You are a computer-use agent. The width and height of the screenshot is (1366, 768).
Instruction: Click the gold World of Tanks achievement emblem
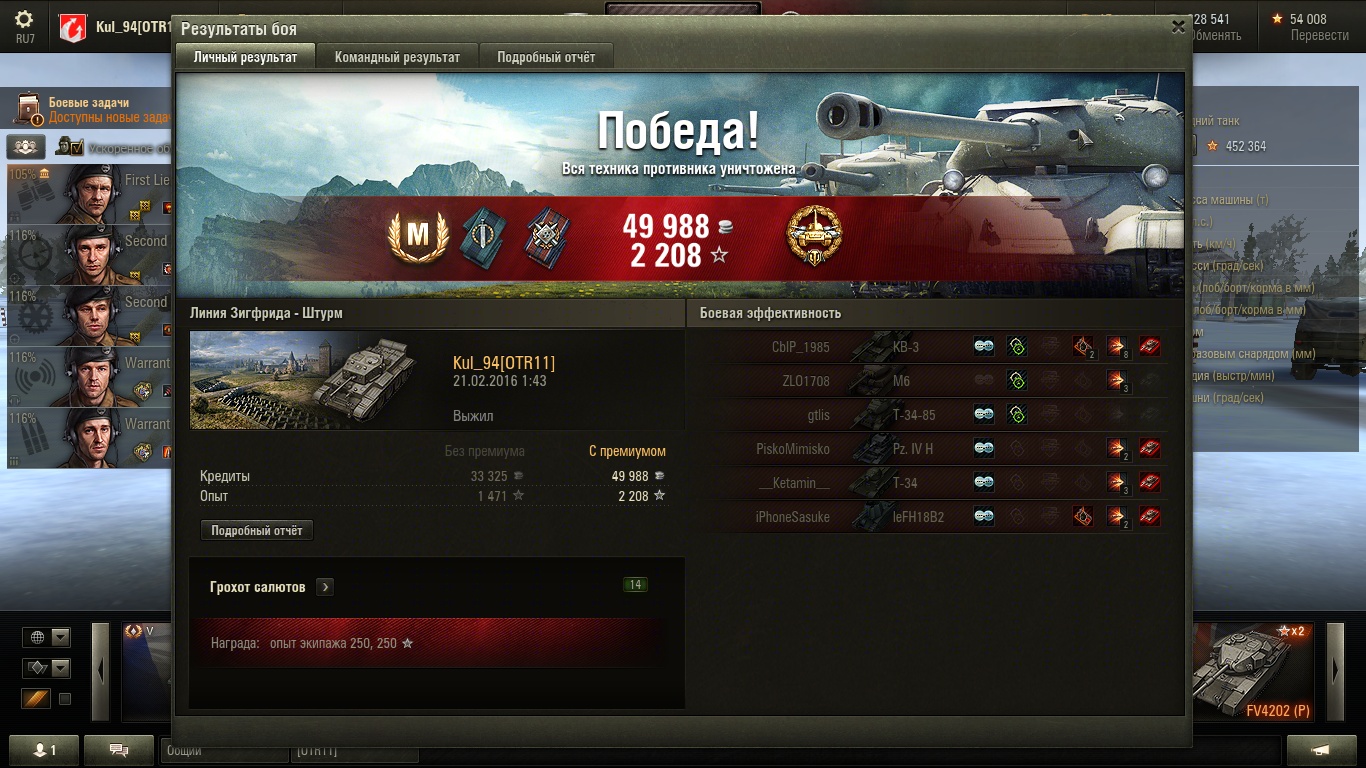point(814,236)
